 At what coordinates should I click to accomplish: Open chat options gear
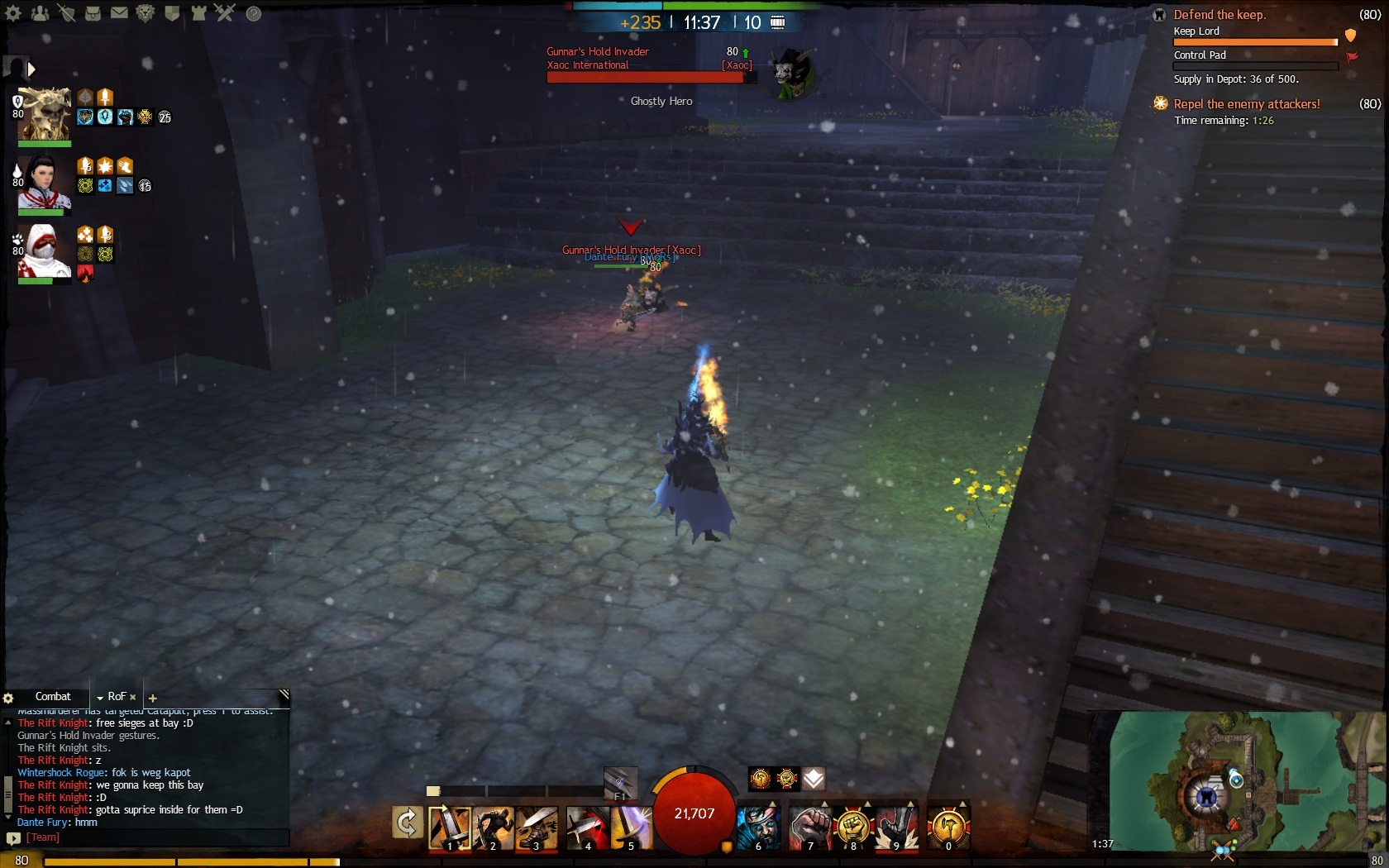(8, 698)
